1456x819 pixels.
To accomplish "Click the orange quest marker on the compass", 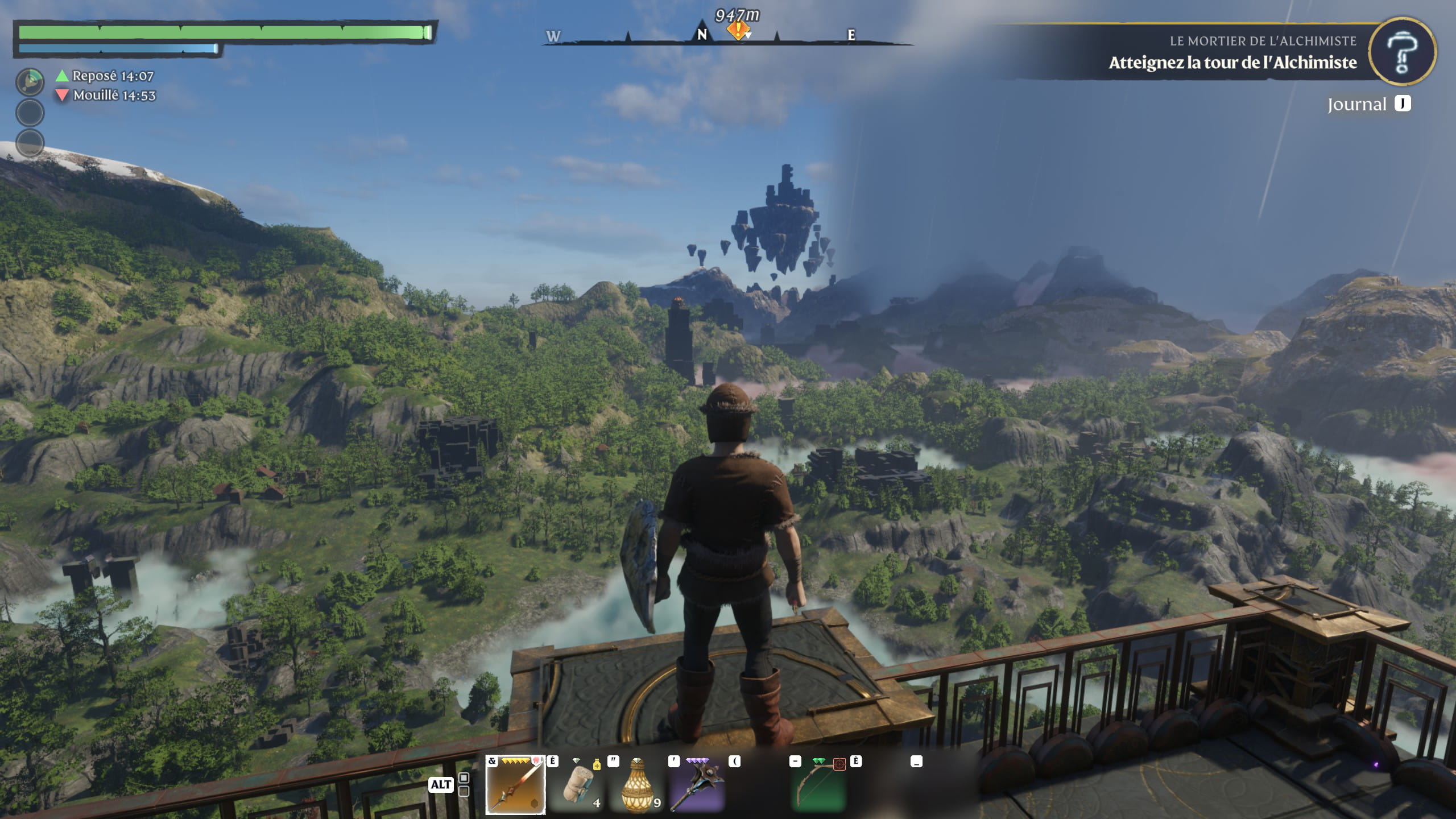I will click(x=737, y=31).
